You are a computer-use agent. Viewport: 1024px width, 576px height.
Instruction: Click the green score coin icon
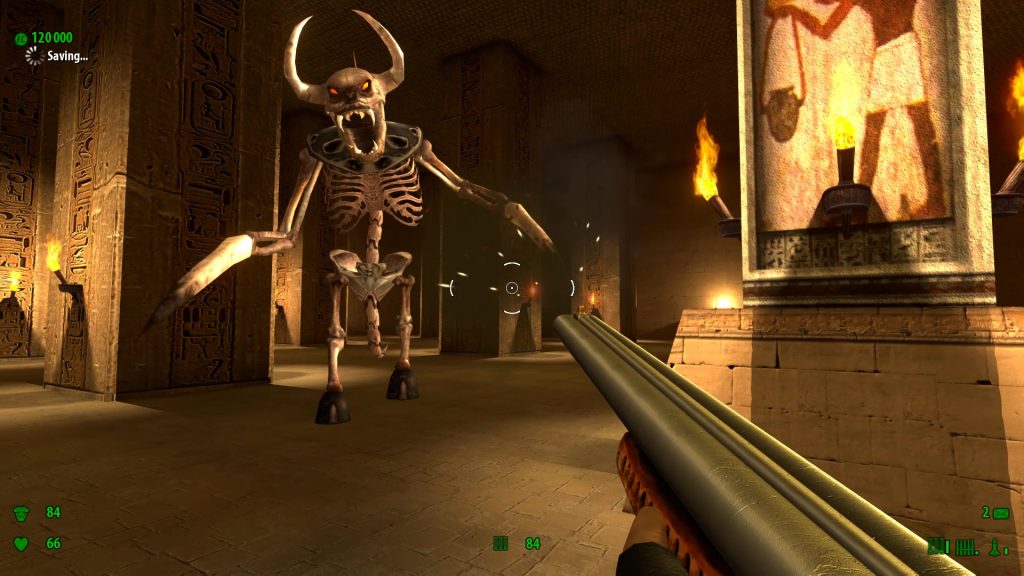coord(20,38)
